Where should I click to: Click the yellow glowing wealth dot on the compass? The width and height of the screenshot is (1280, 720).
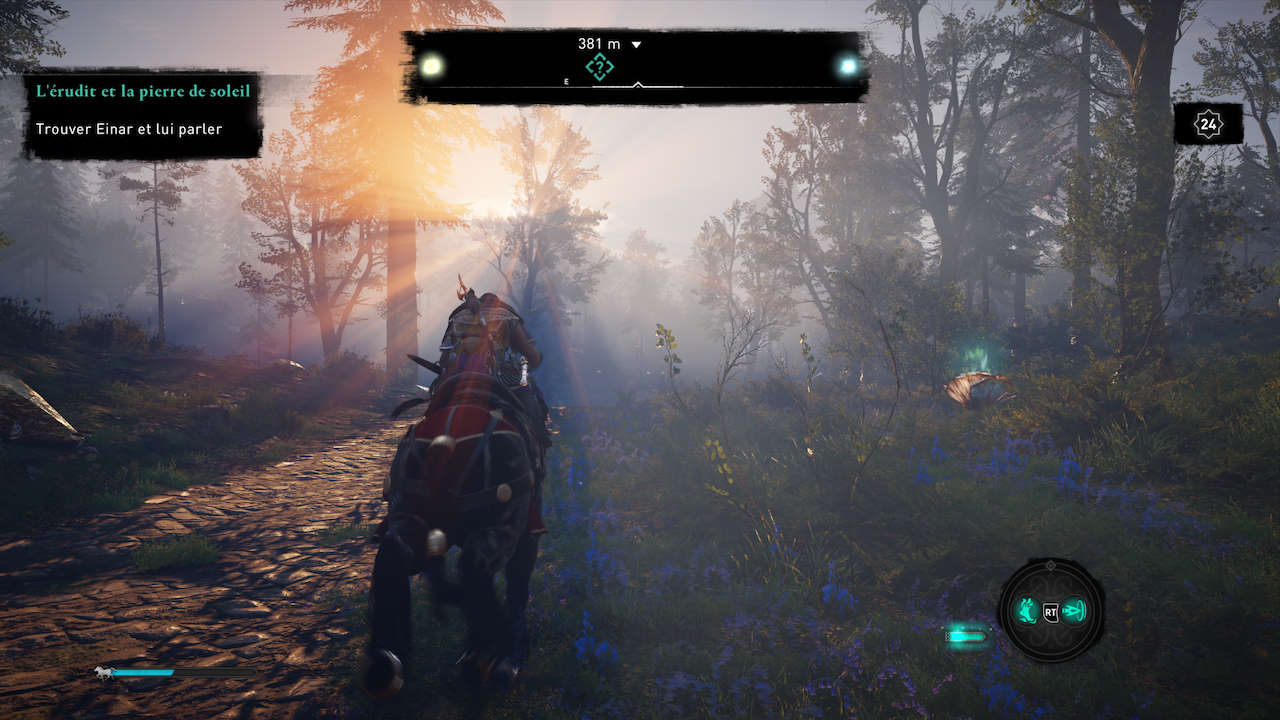(x=432, y=67)
